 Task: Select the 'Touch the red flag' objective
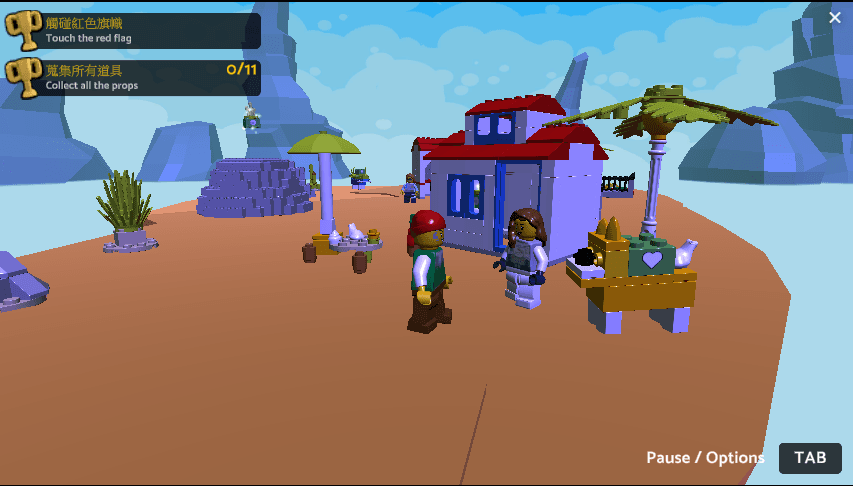134,30
